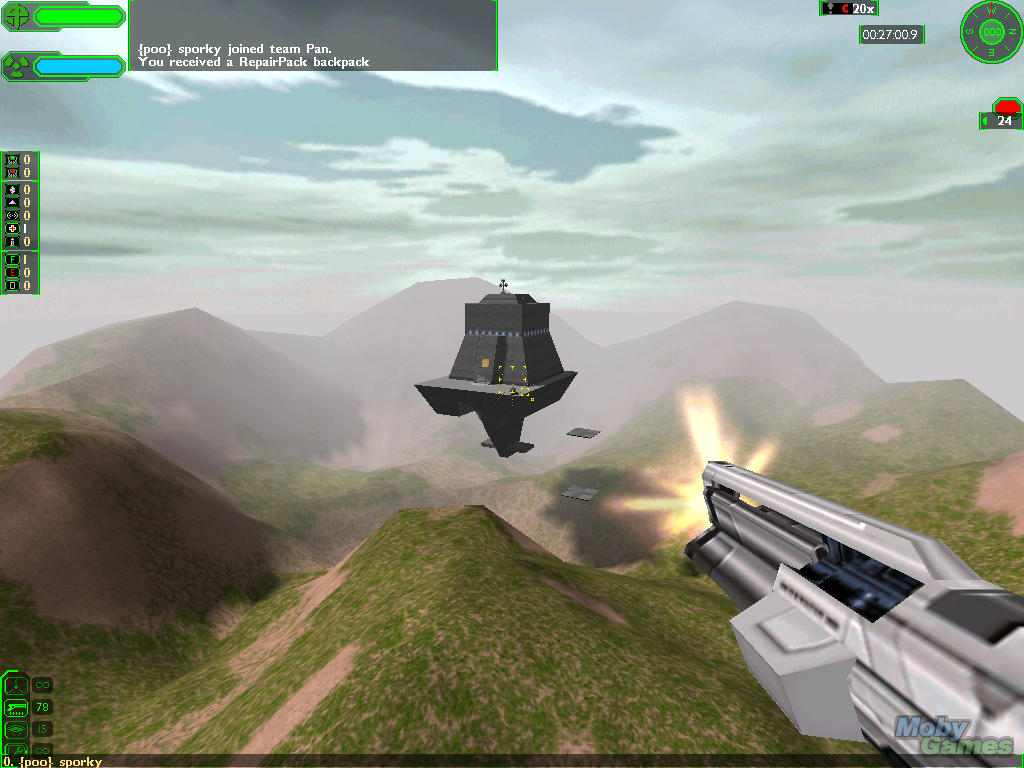The width and height of the screenshot is (1024, 768).
Task: Click the chat message box
Action: (313, 35)
